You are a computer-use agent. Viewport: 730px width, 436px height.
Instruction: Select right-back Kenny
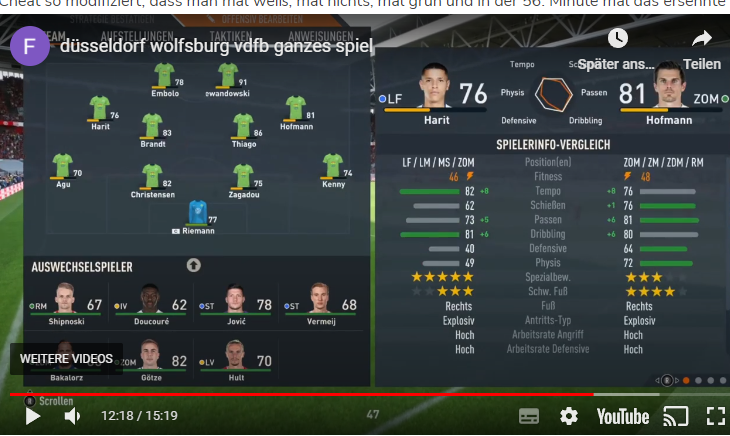[x=333, y=165]
